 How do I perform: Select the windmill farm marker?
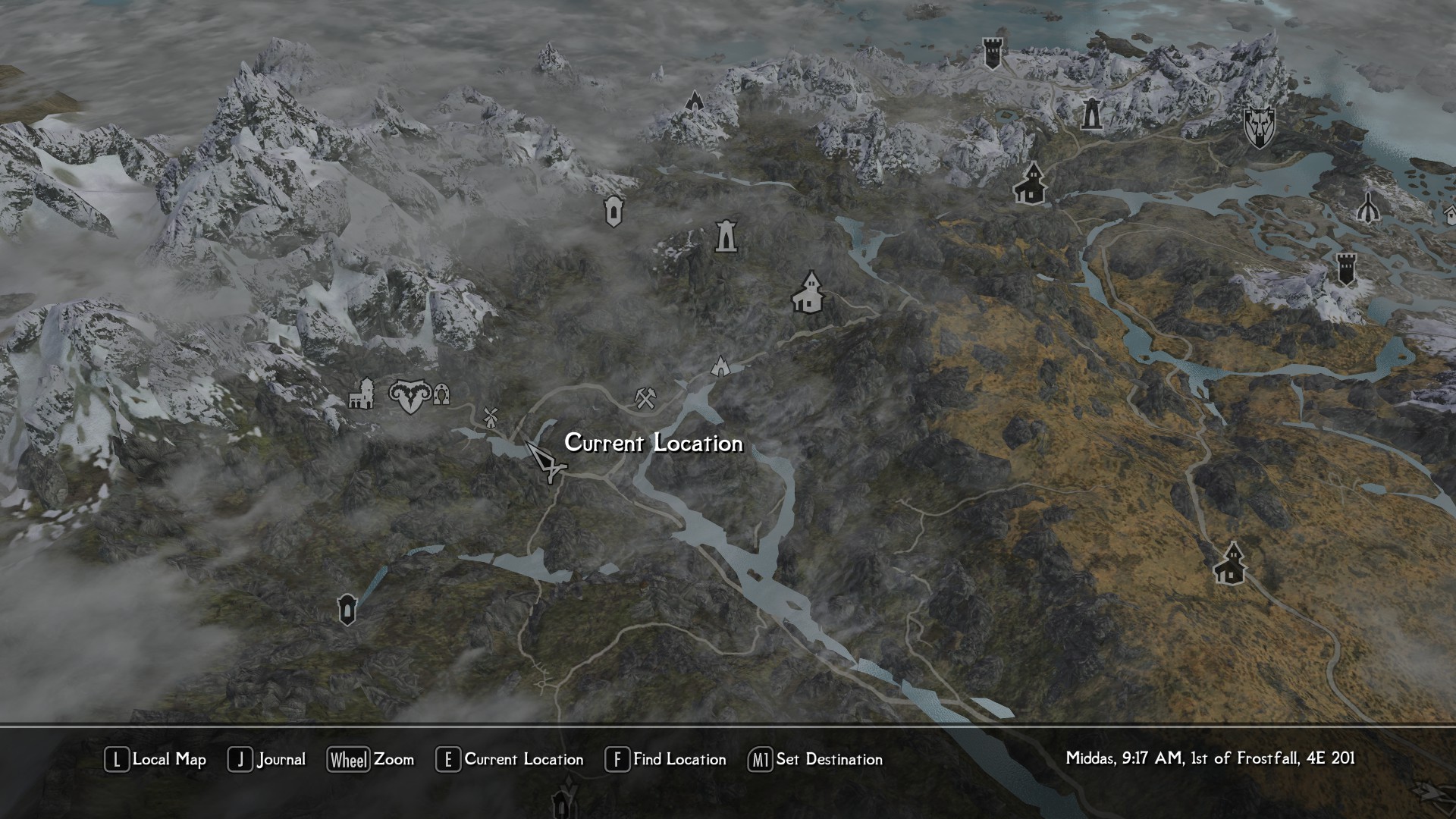point(490,416)
